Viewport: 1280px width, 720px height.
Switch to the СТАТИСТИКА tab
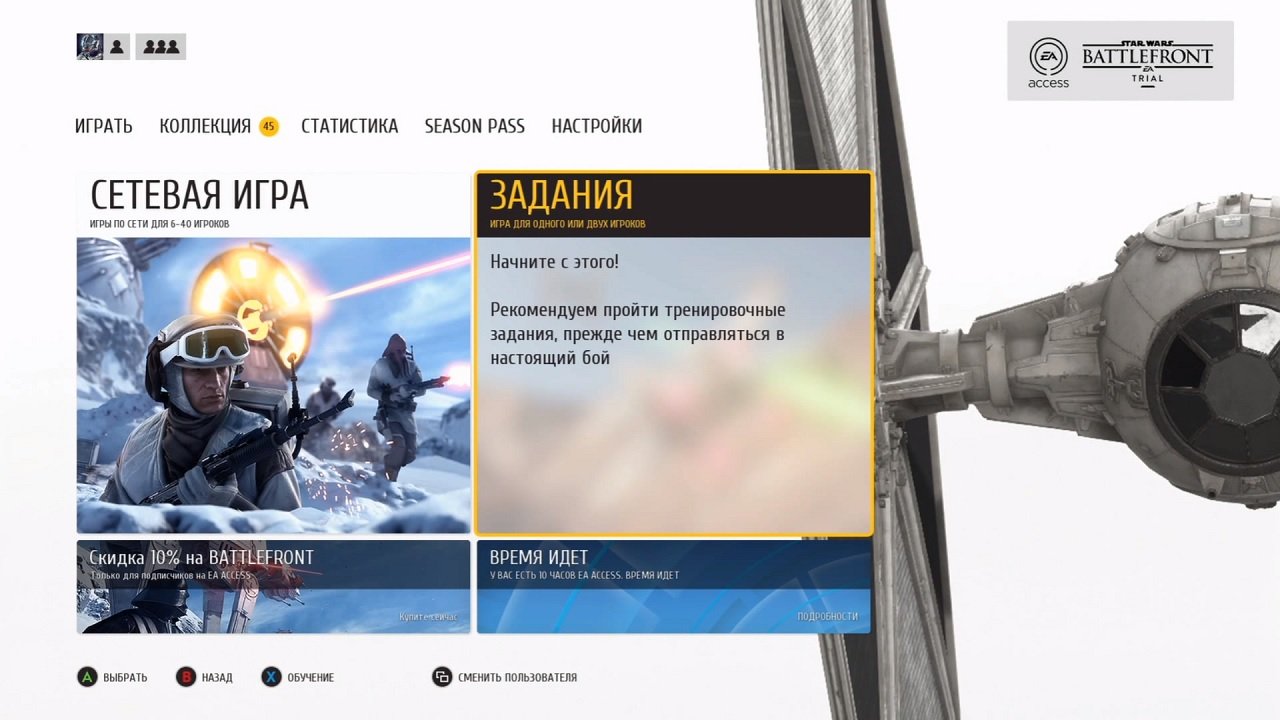[x=349, y=126]
